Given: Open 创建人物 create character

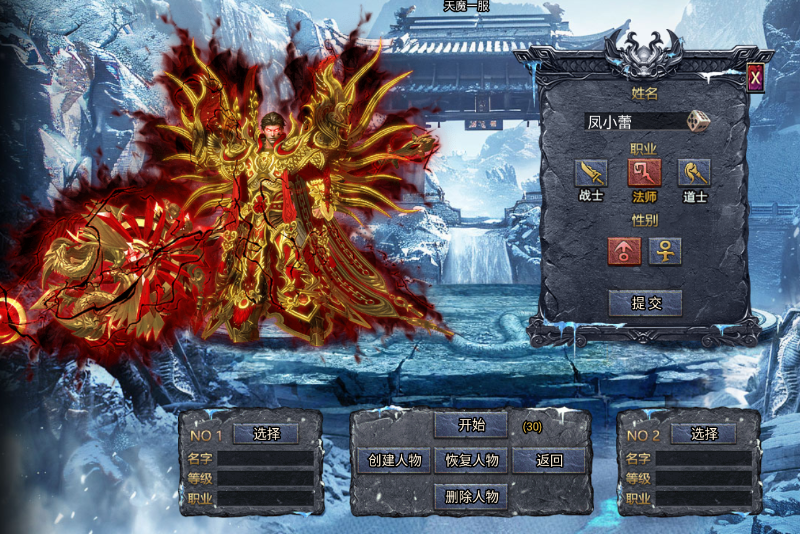Looking at the screenshot, I should point(394,460).
